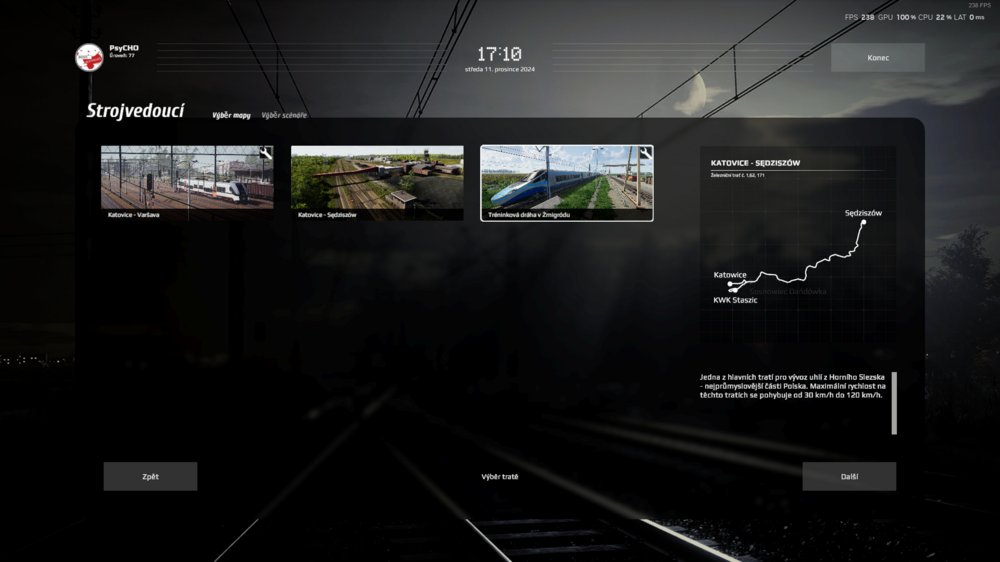Open the PsyCHO player profile avatar
1000x562 pixels.
[x=90, y=57]
